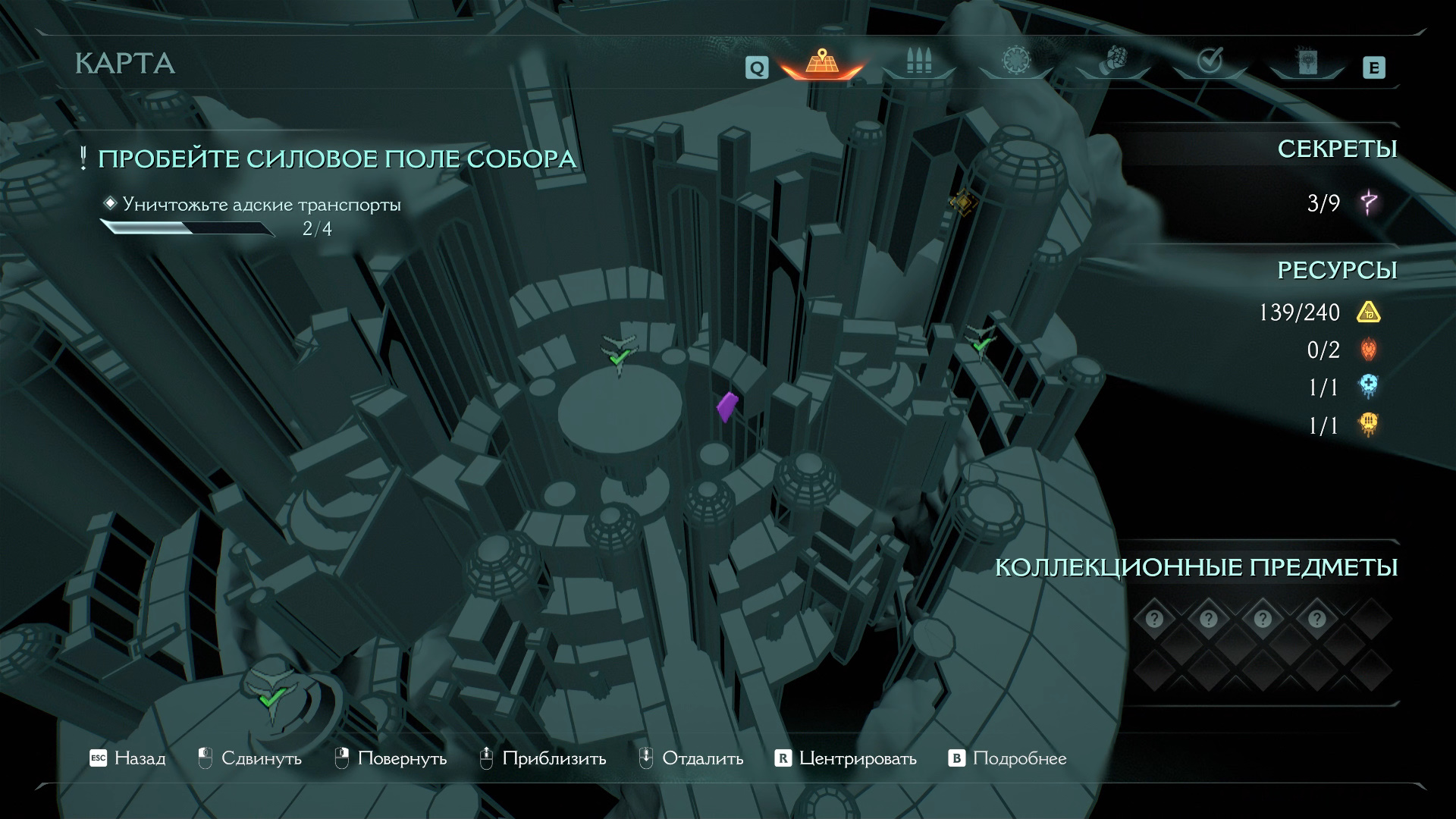Switch to the Codex book tab
Viewport: 1456px width, 819px height.
click(x=1307, y=62)
